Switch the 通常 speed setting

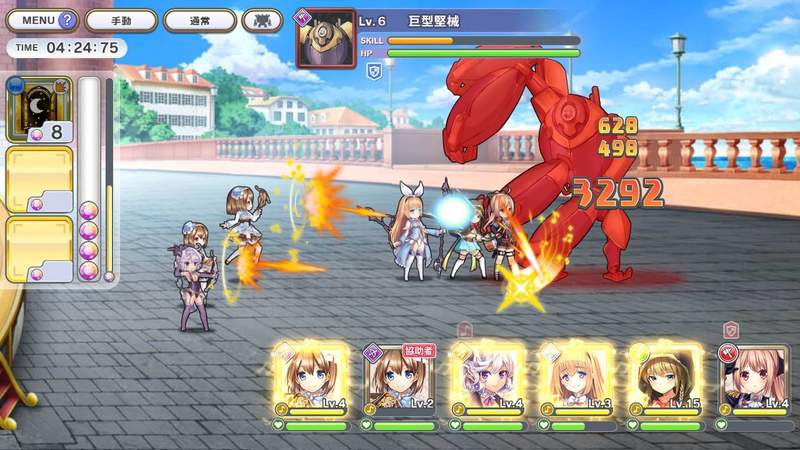click(x=198, y=20)
